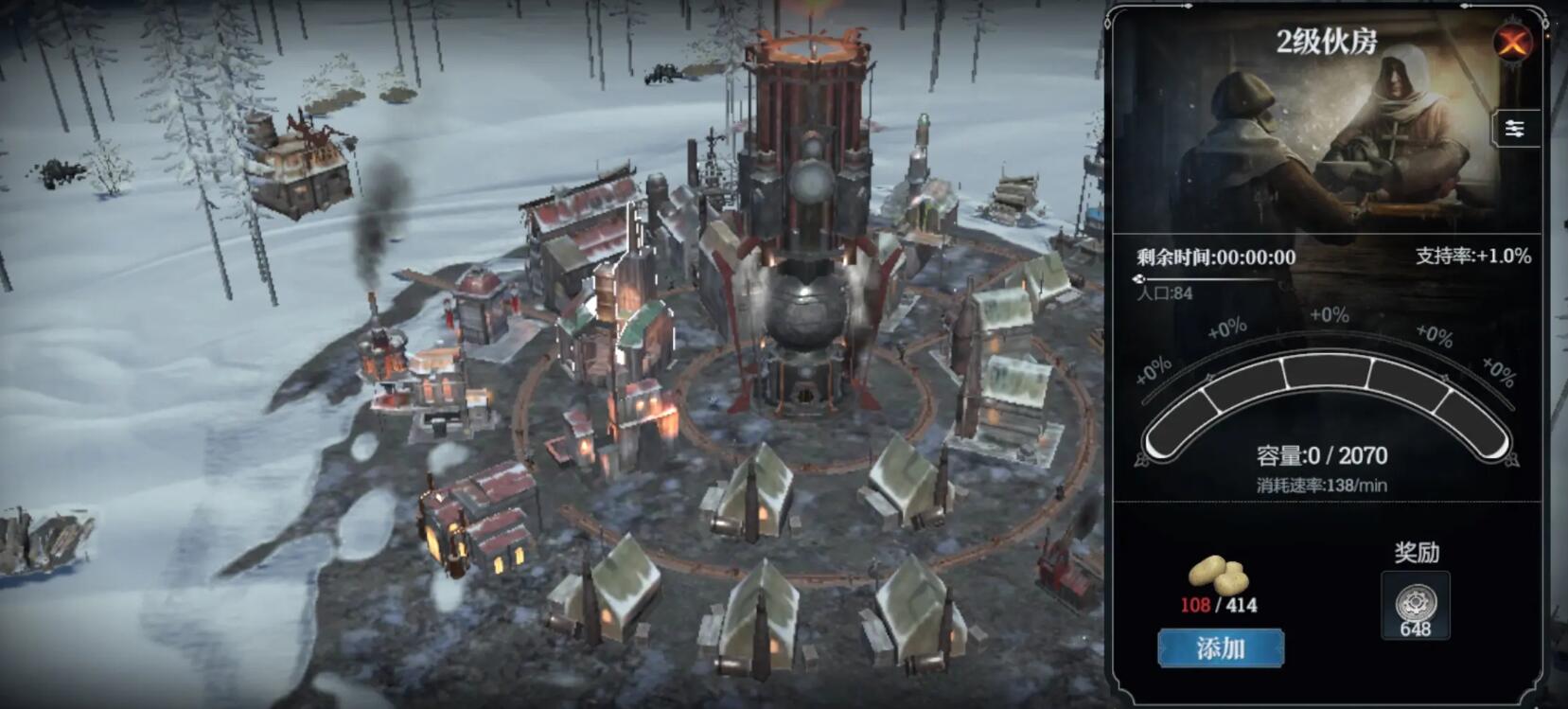Open the cookhouse settings sliders icon
The width and height of the screenshot is (1568, 709).
click(x=1514, y=129)
